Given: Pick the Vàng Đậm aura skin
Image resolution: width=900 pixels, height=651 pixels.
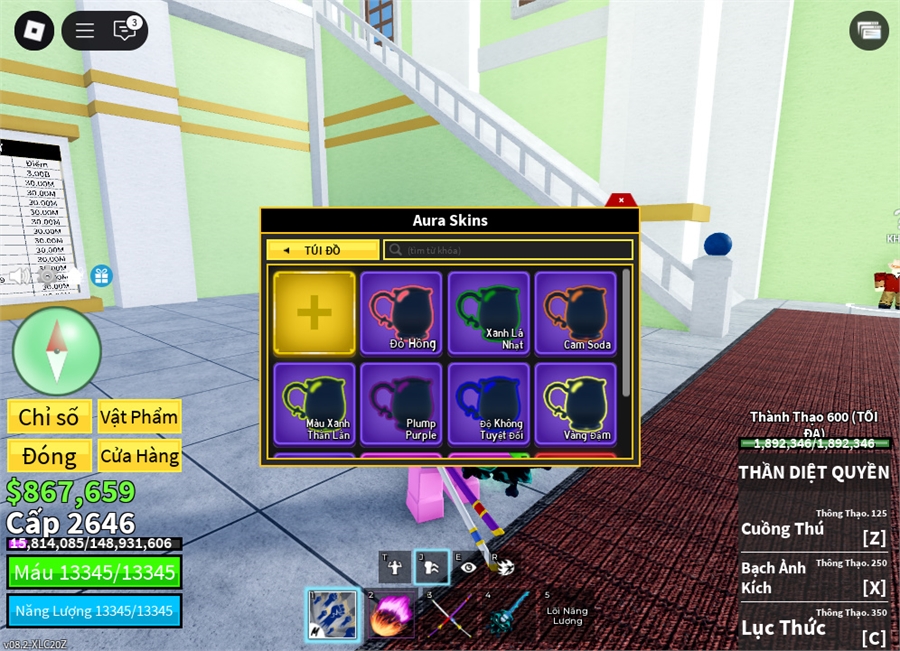Looking at the screenshot, I should click(575, 403).
